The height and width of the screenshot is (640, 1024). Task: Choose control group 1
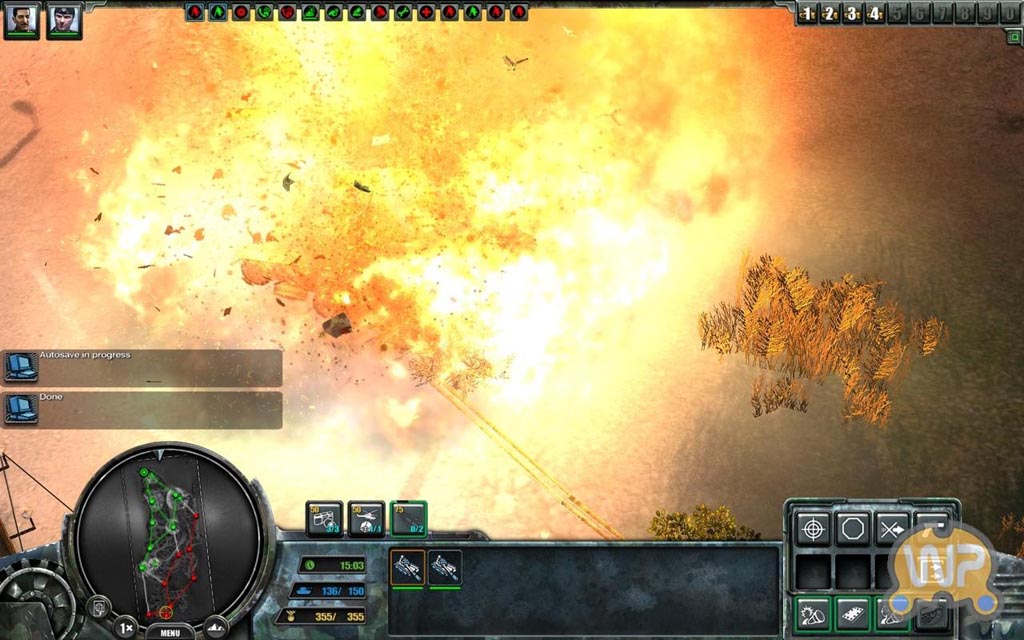tap(807, 14)
